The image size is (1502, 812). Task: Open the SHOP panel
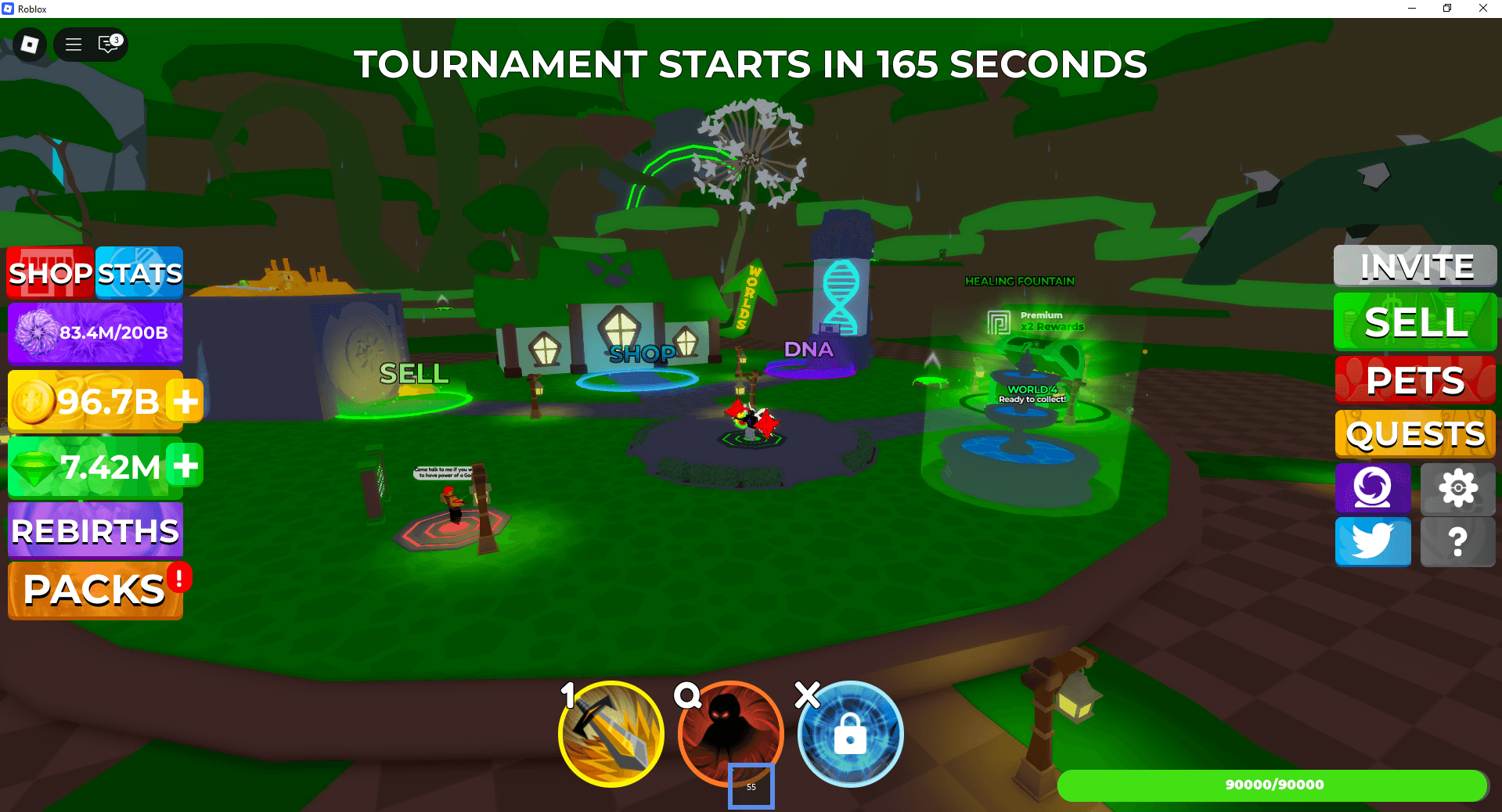49,273
